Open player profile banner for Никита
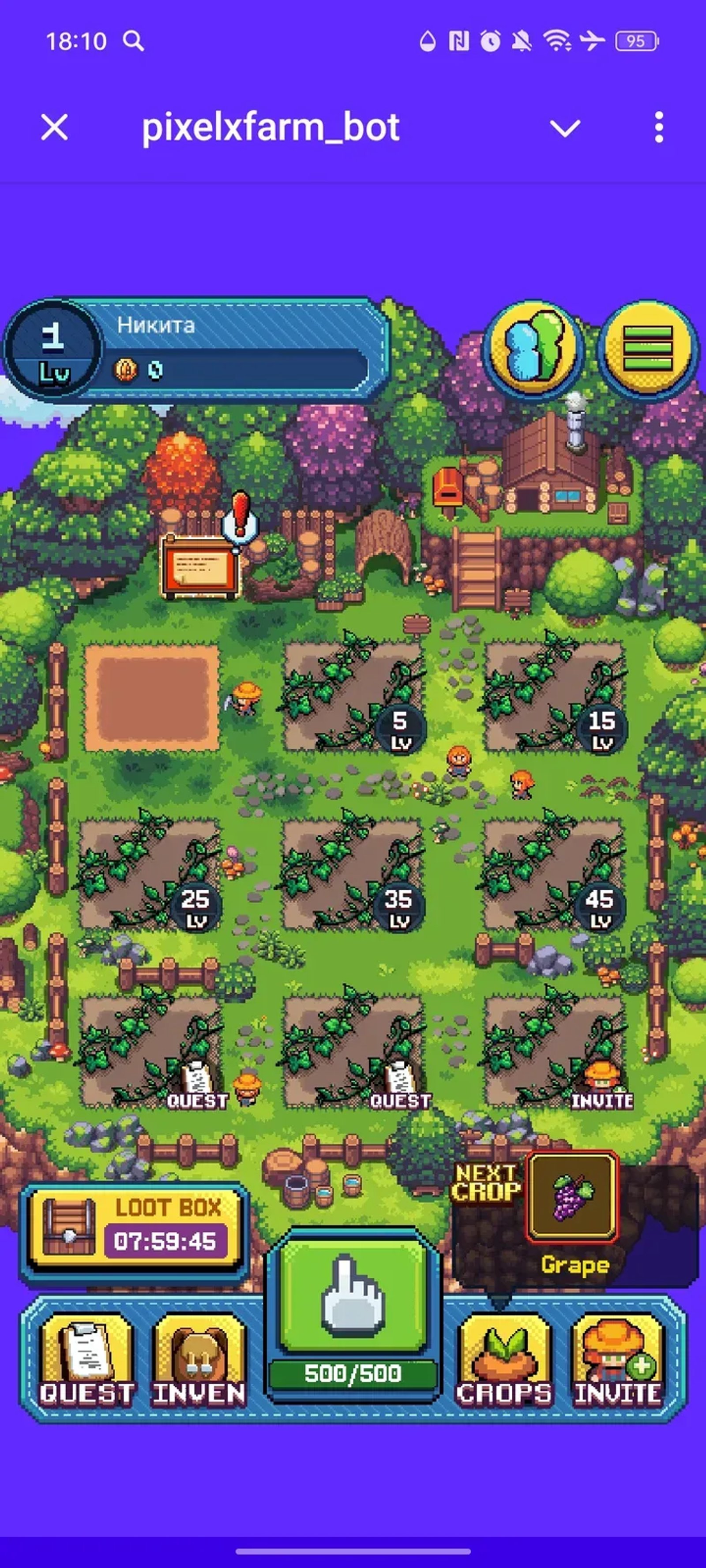706x1568 pixels. [195, 347]
